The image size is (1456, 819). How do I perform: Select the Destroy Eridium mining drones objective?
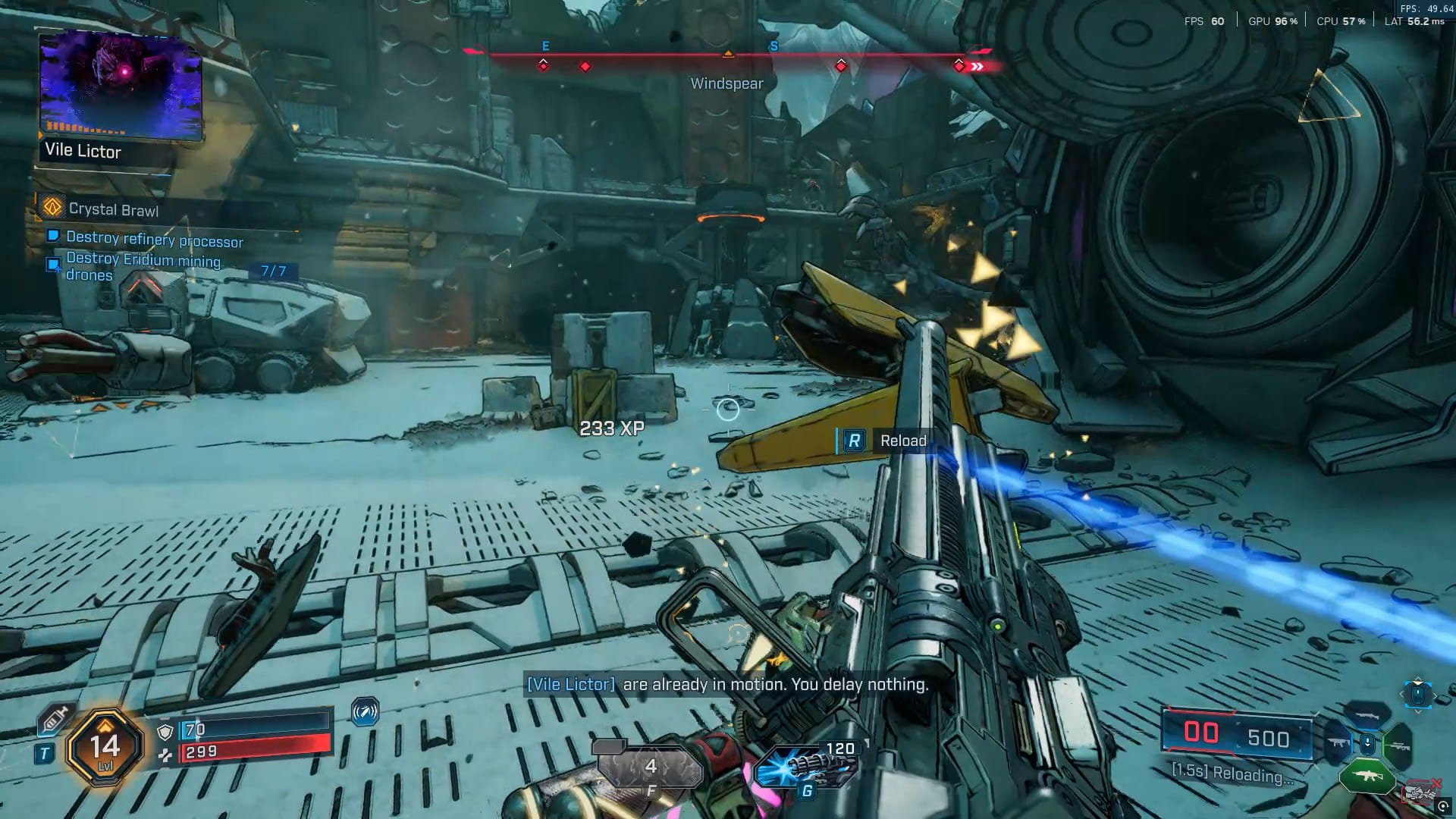point(143,266)
